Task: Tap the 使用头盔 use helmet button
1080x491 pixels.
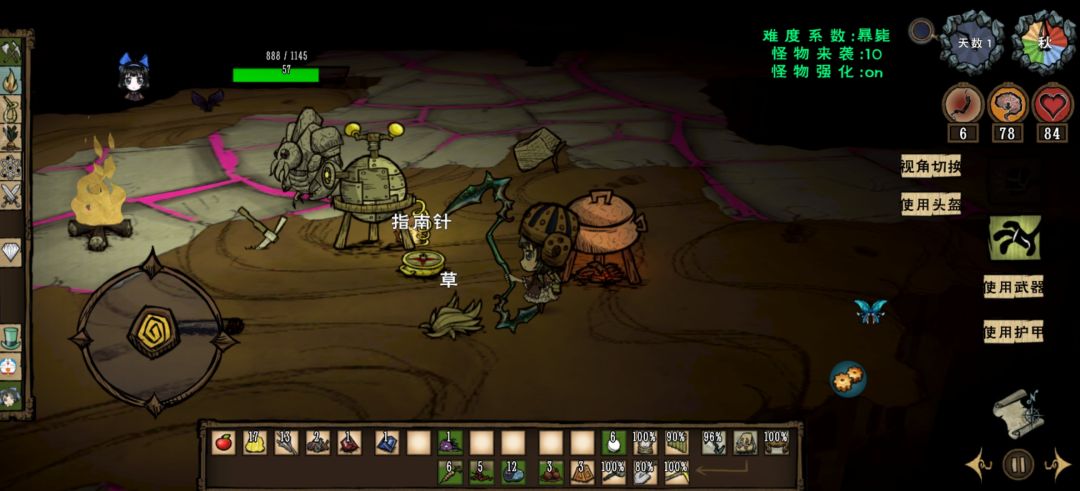Action: pos(930,205)
